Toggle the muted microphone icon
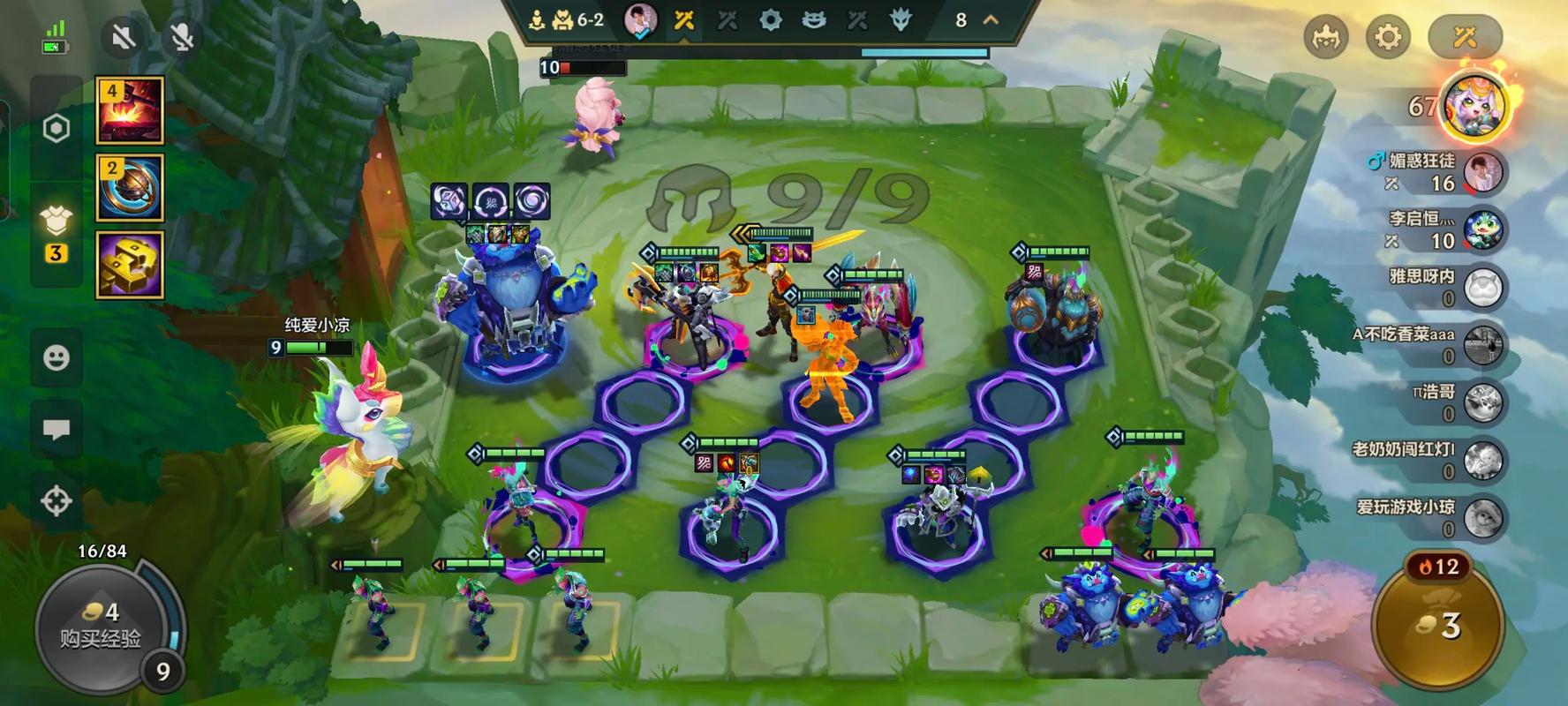This screenshot has width=1568, height=706. pos(182,37)
